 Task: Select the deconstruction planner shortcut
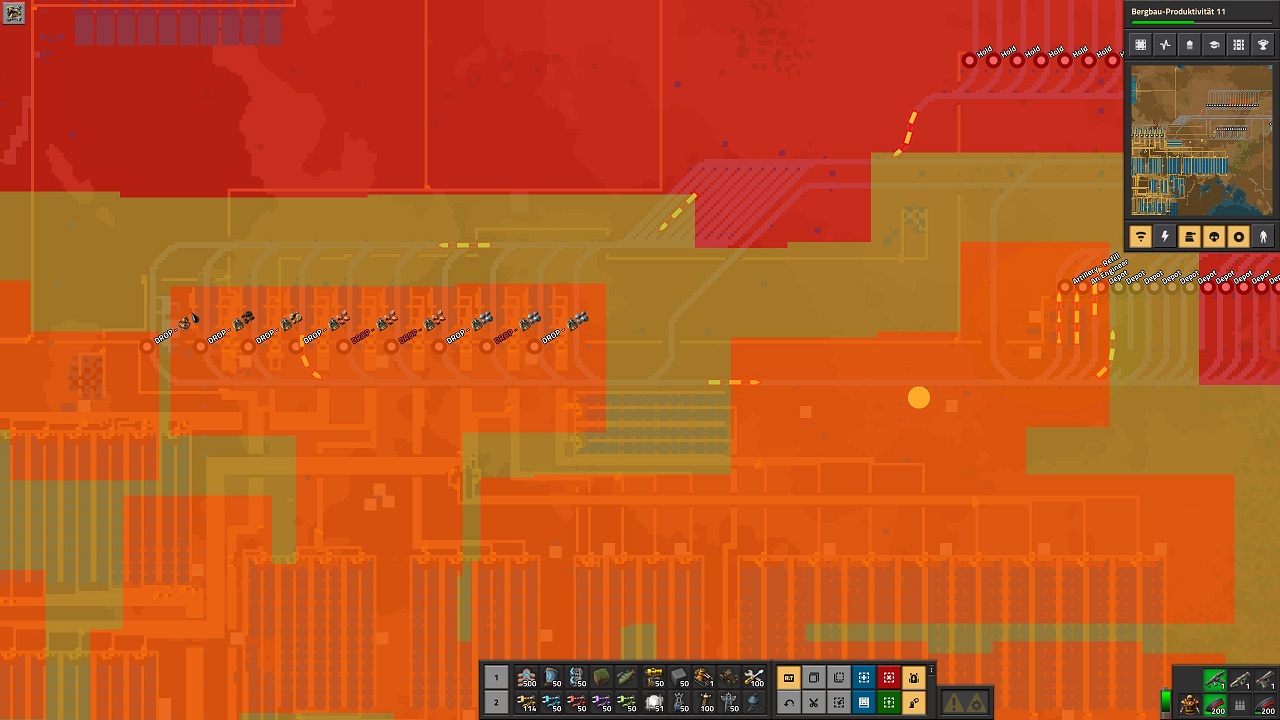click(x=889, y=678)
